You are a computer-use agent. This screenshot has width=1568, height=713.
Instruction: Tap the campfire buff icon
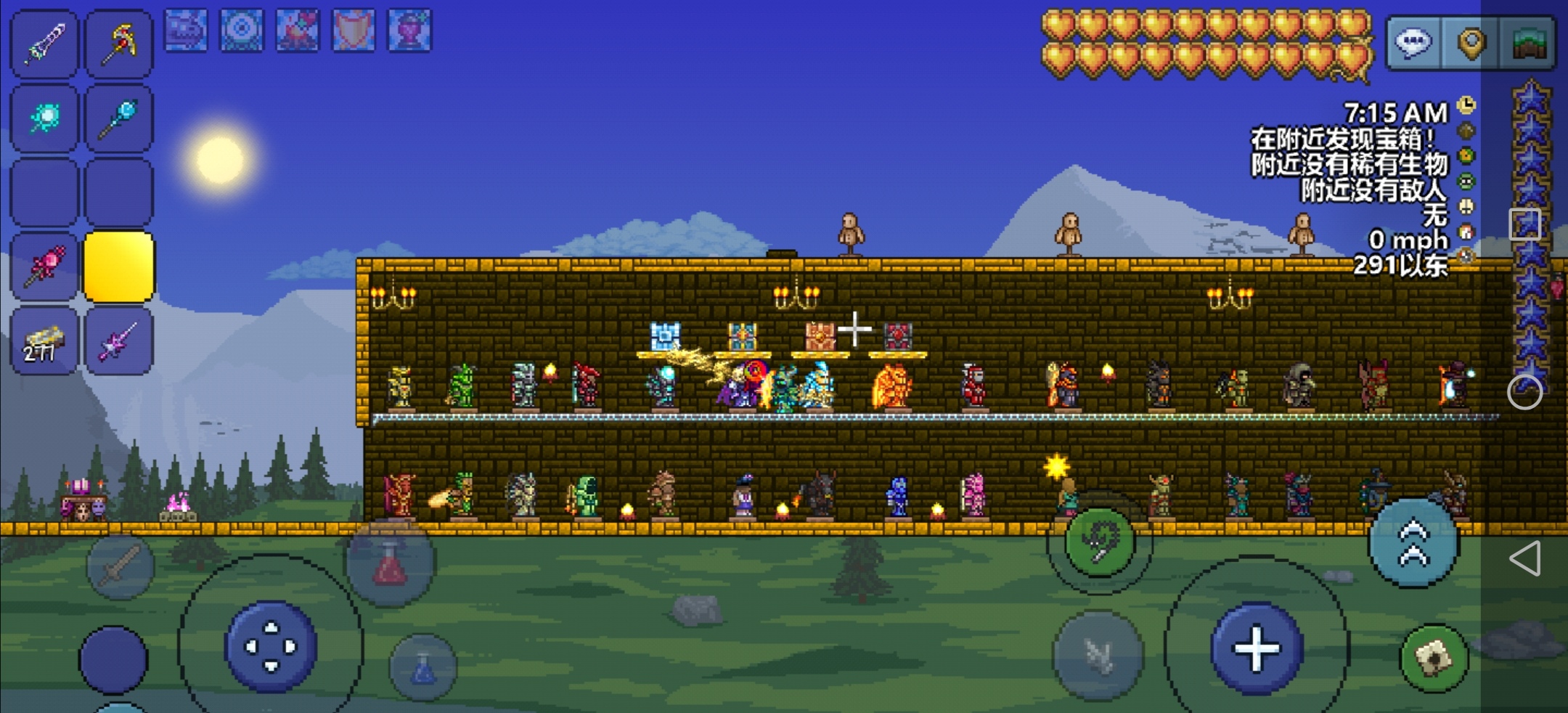(298, 30)
